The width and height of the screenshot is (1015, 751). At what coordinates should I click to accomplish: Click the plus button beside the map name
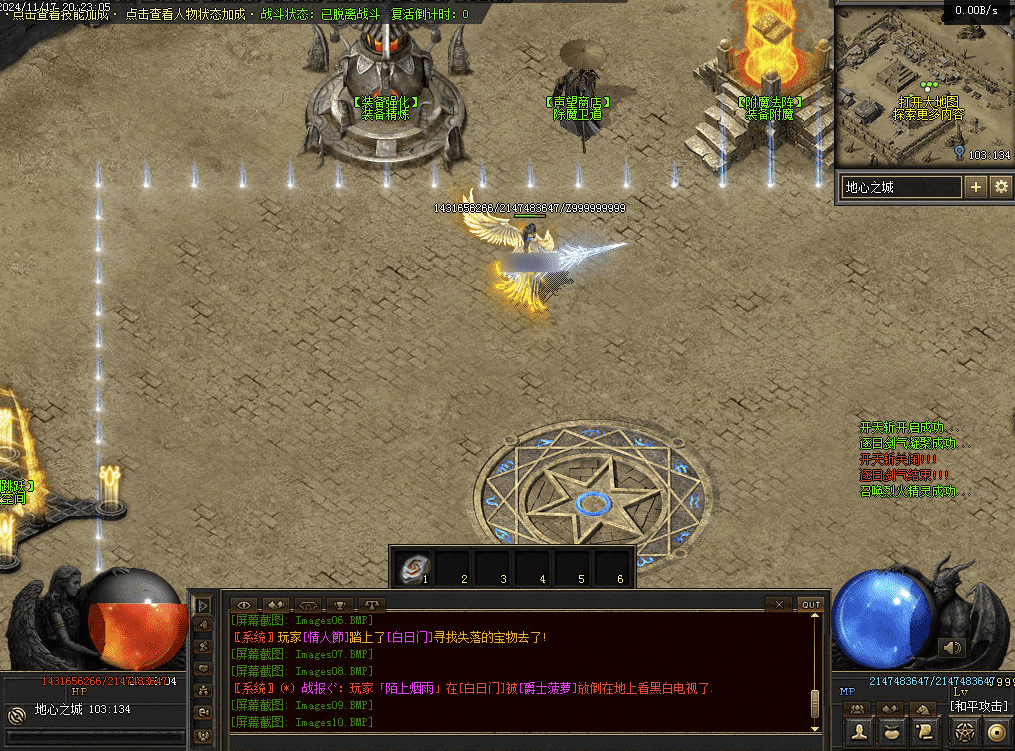pyautogui.click(x=976, y=187)
